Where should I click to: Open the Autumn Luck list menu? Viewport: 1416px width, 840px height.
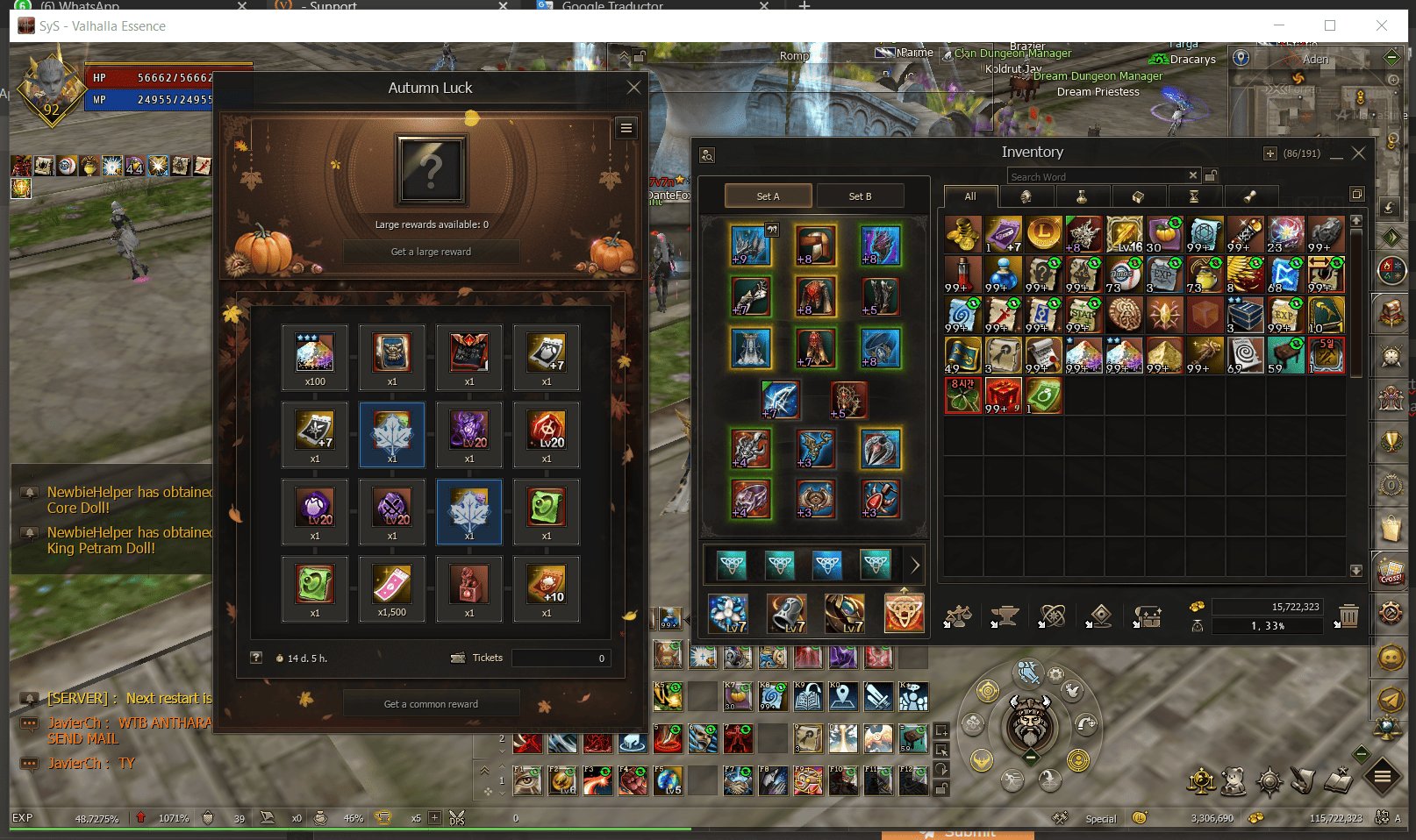pyautogui.click(x=626, y=128)
